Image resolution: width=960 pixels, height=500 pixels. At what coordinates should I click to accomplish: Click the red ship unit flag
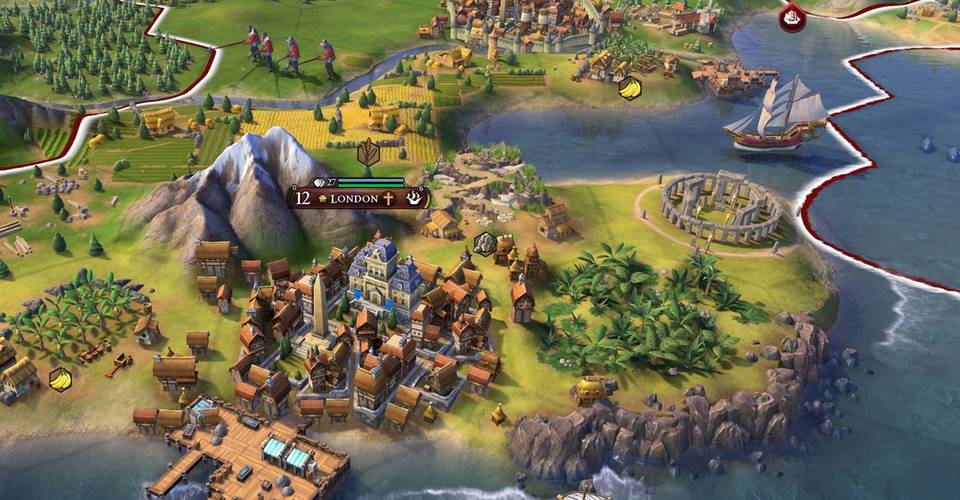[x=792, y=17]
